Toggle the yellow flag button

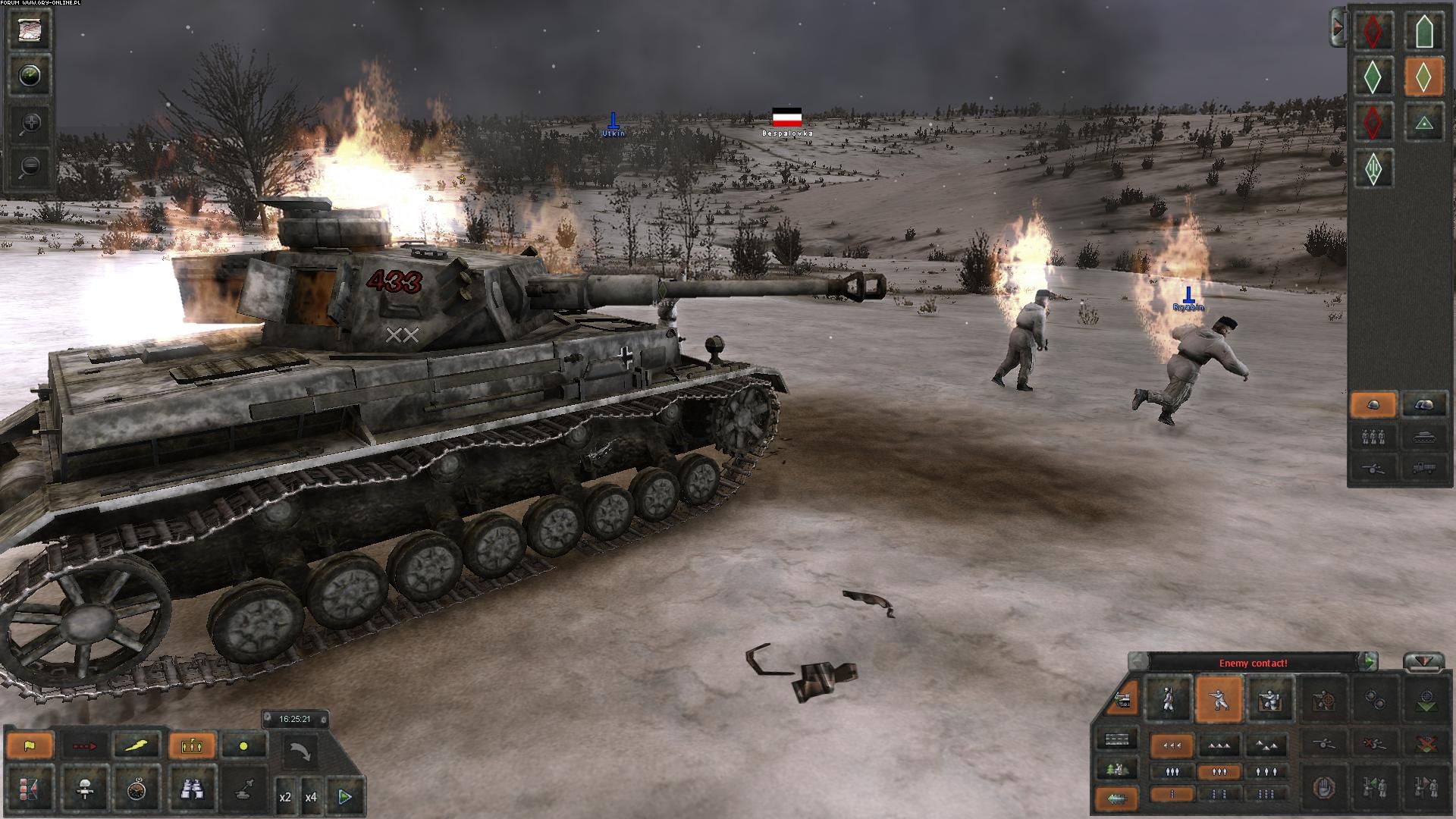[x=30, y=745]
